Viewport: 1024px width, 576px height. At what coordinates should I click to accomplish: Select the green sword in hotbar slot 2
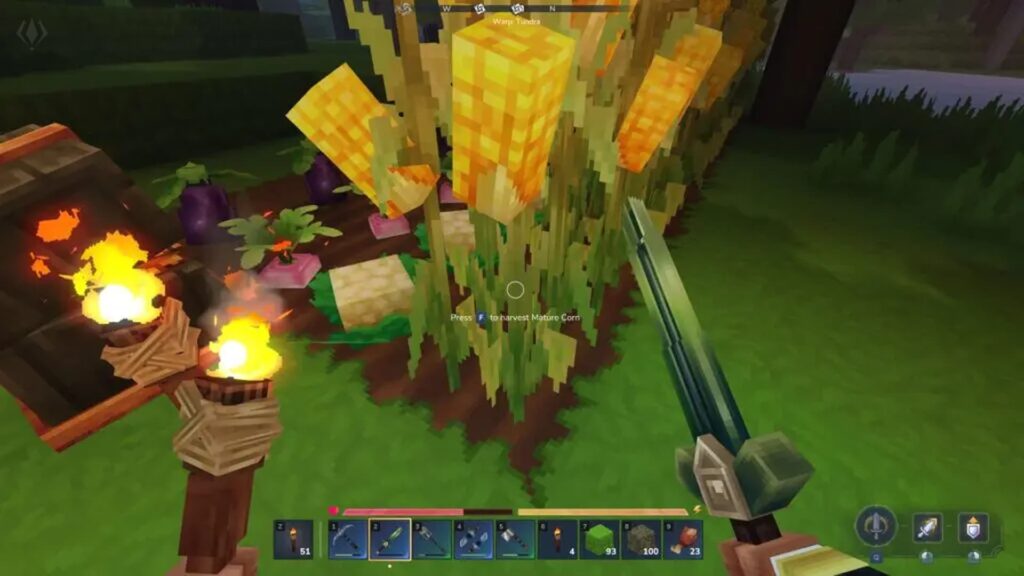(x=389, y=540)
